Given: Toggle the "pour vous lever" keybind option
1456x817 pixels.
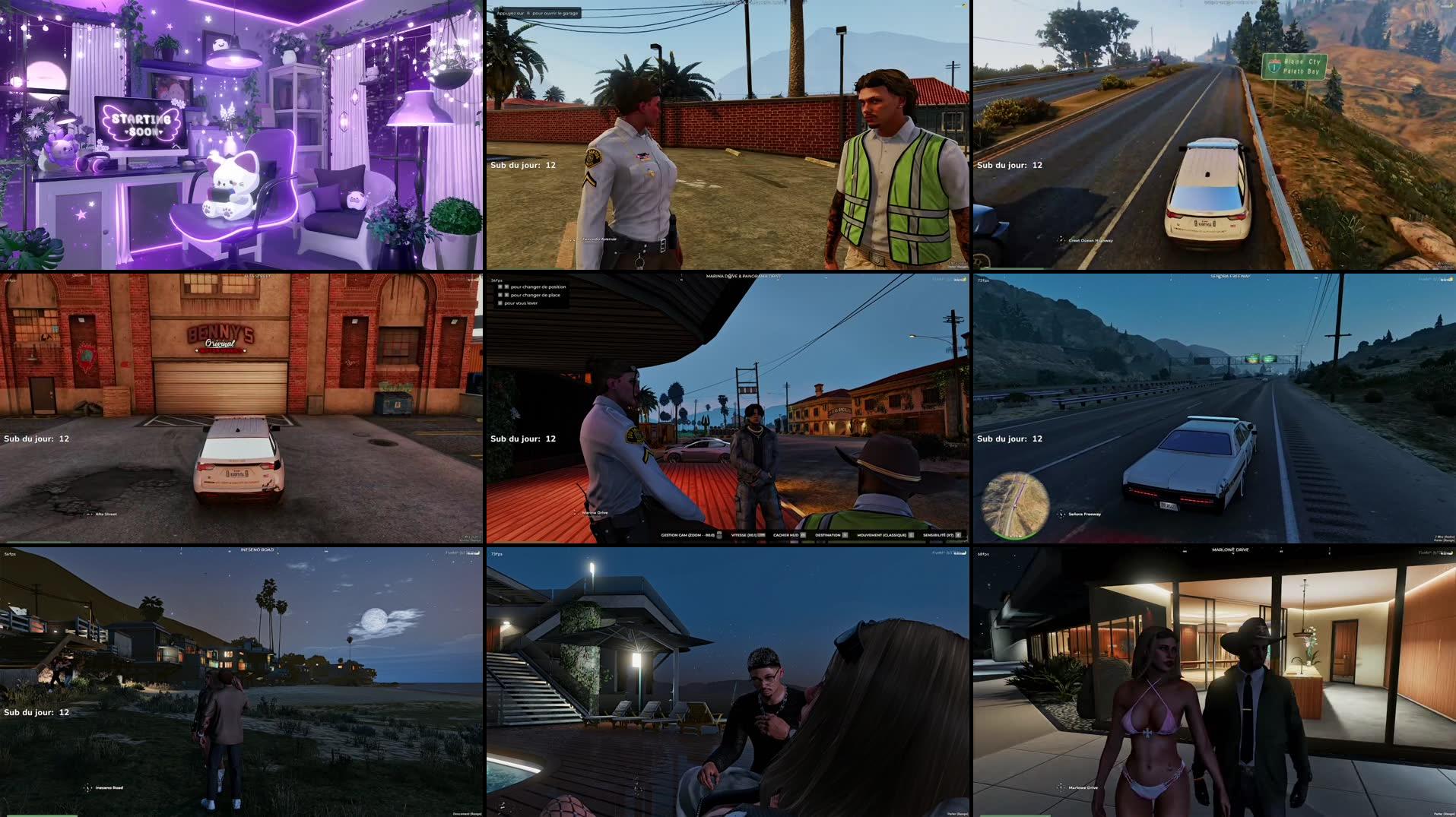Looking at the screenshot, I should (500, 304).
